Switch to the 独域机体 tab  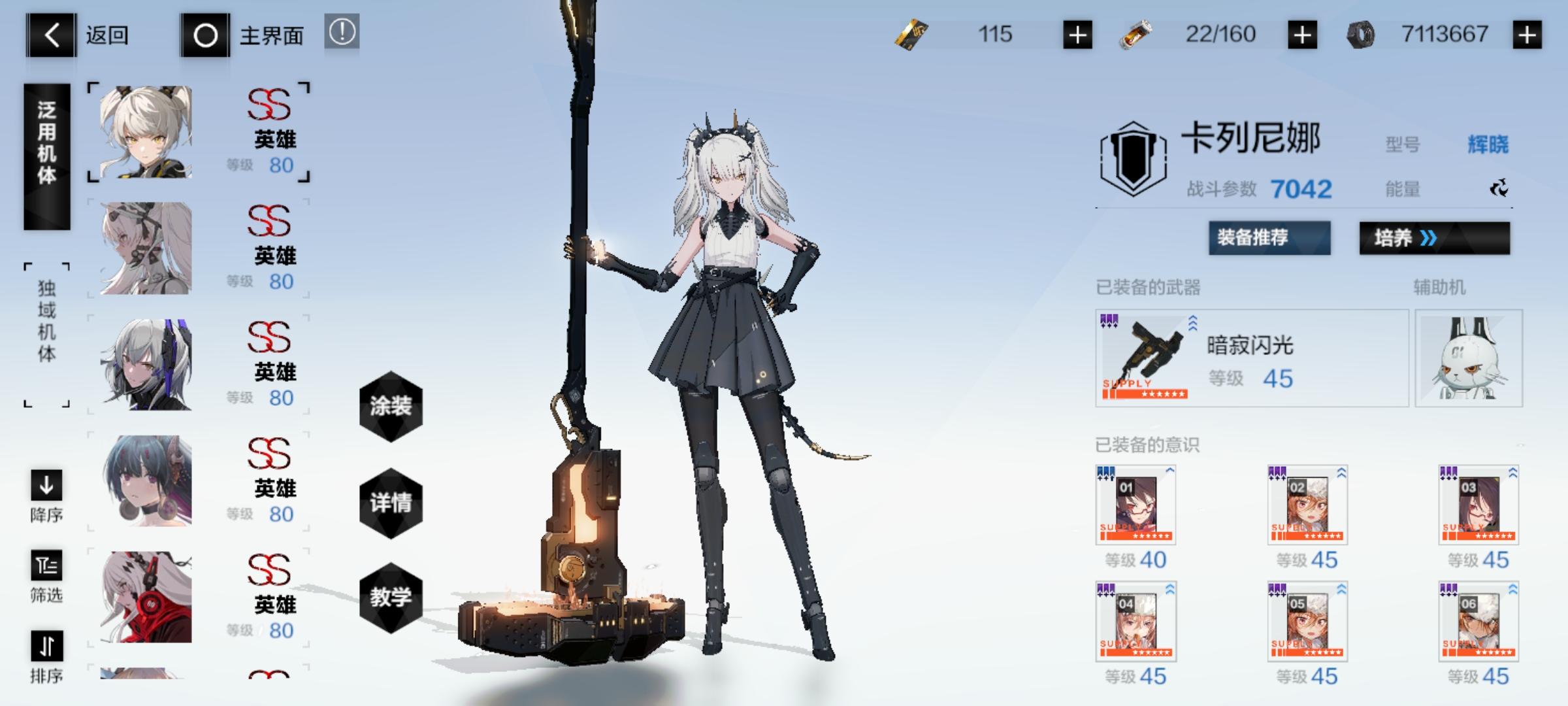coord(46,333)
